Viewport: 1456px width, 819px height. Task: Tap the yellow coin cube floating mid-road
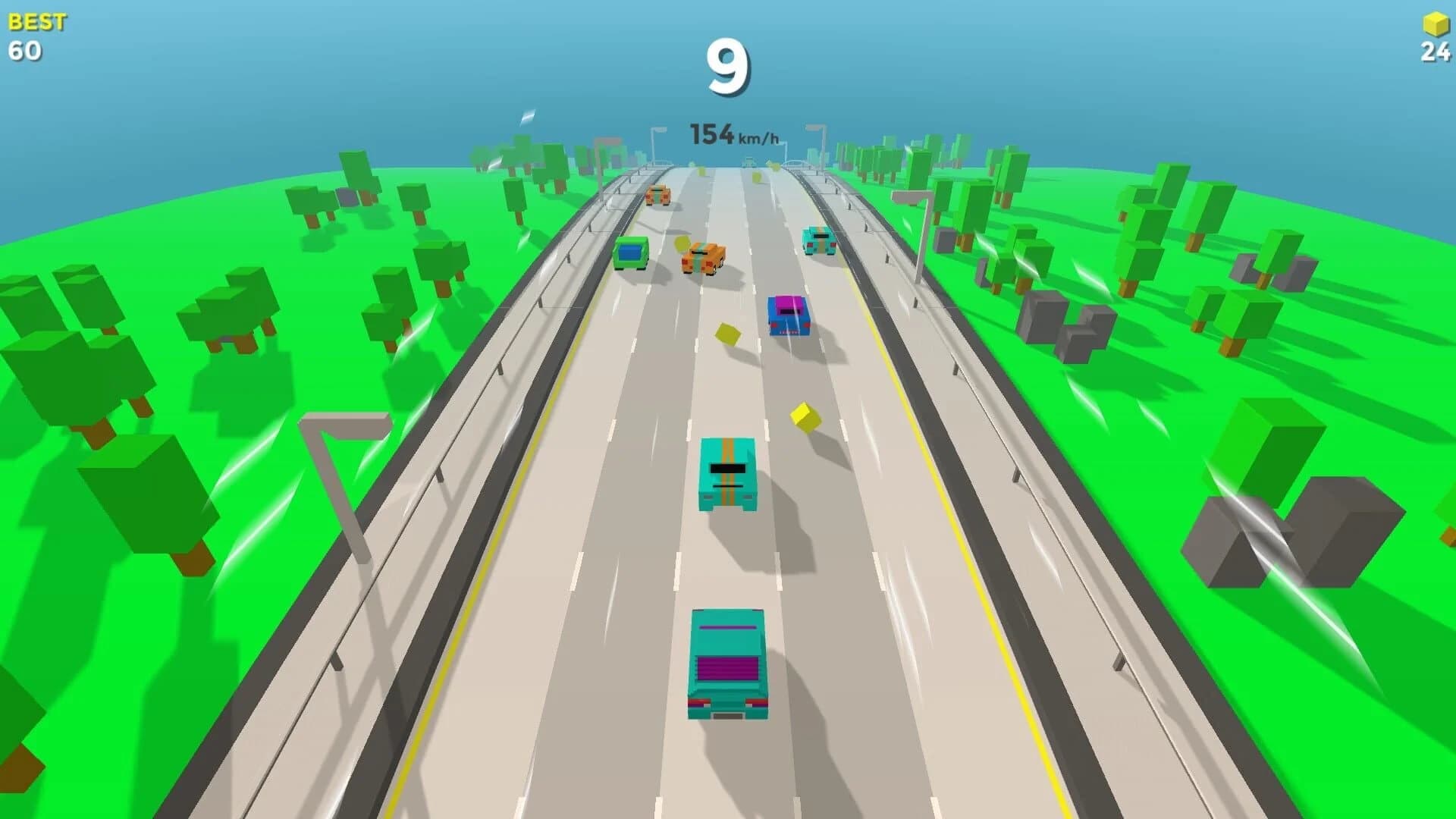click(803, 416)
